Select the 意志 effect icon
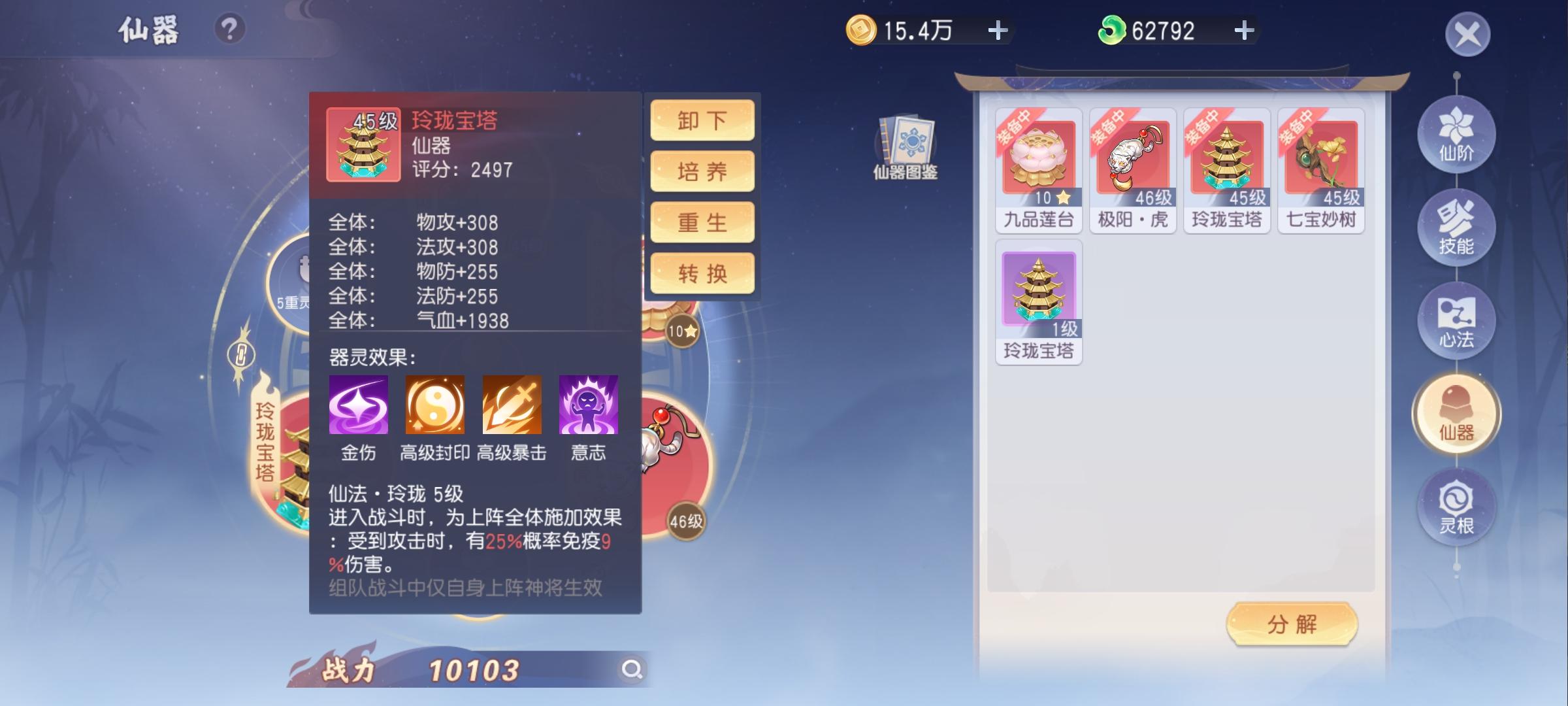 [x=587, y=405]
